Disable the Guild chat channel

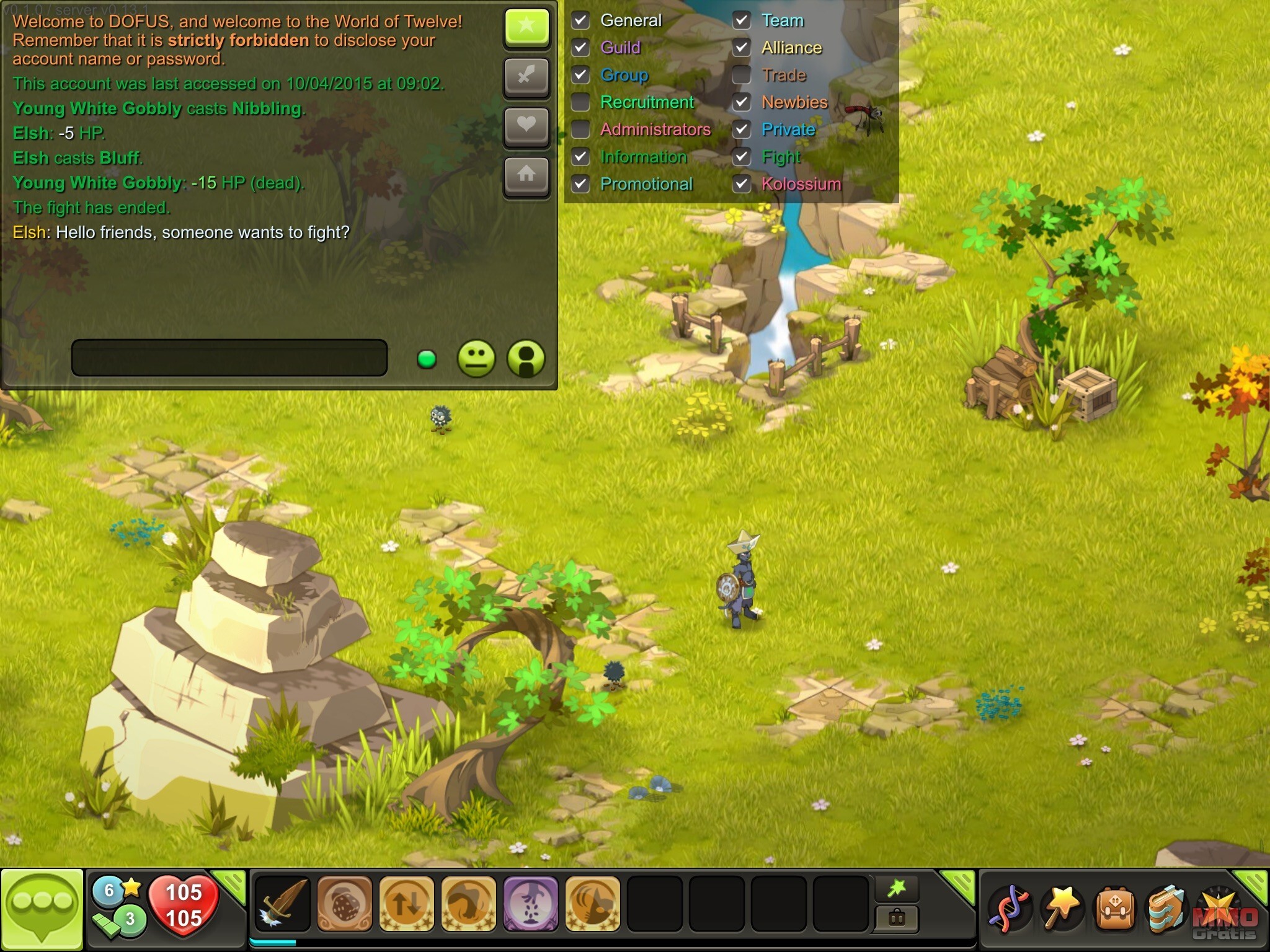580,48
